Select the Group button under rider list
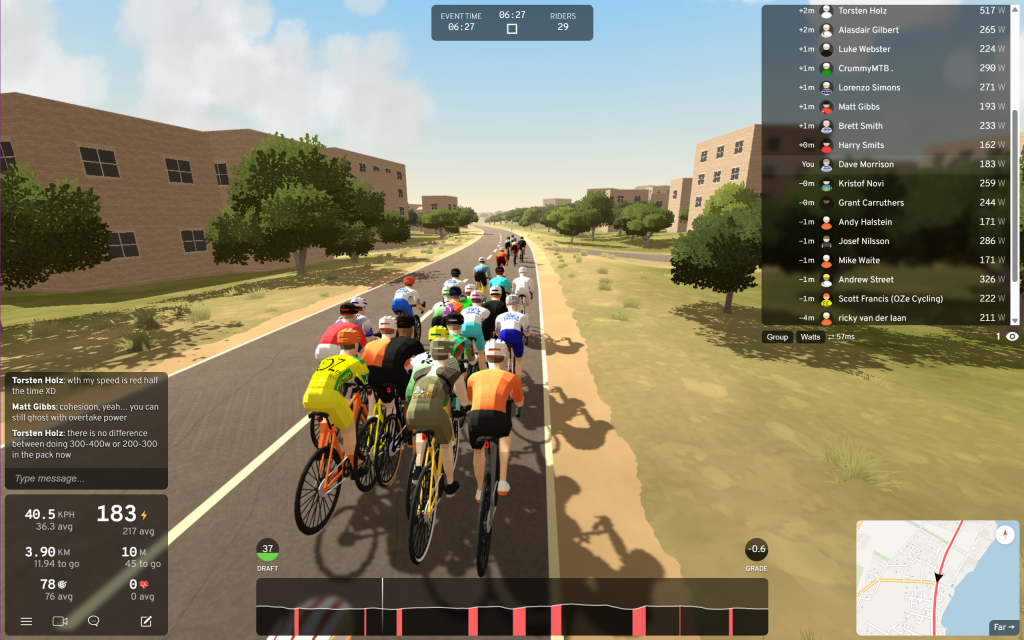 tap(777, 337)
